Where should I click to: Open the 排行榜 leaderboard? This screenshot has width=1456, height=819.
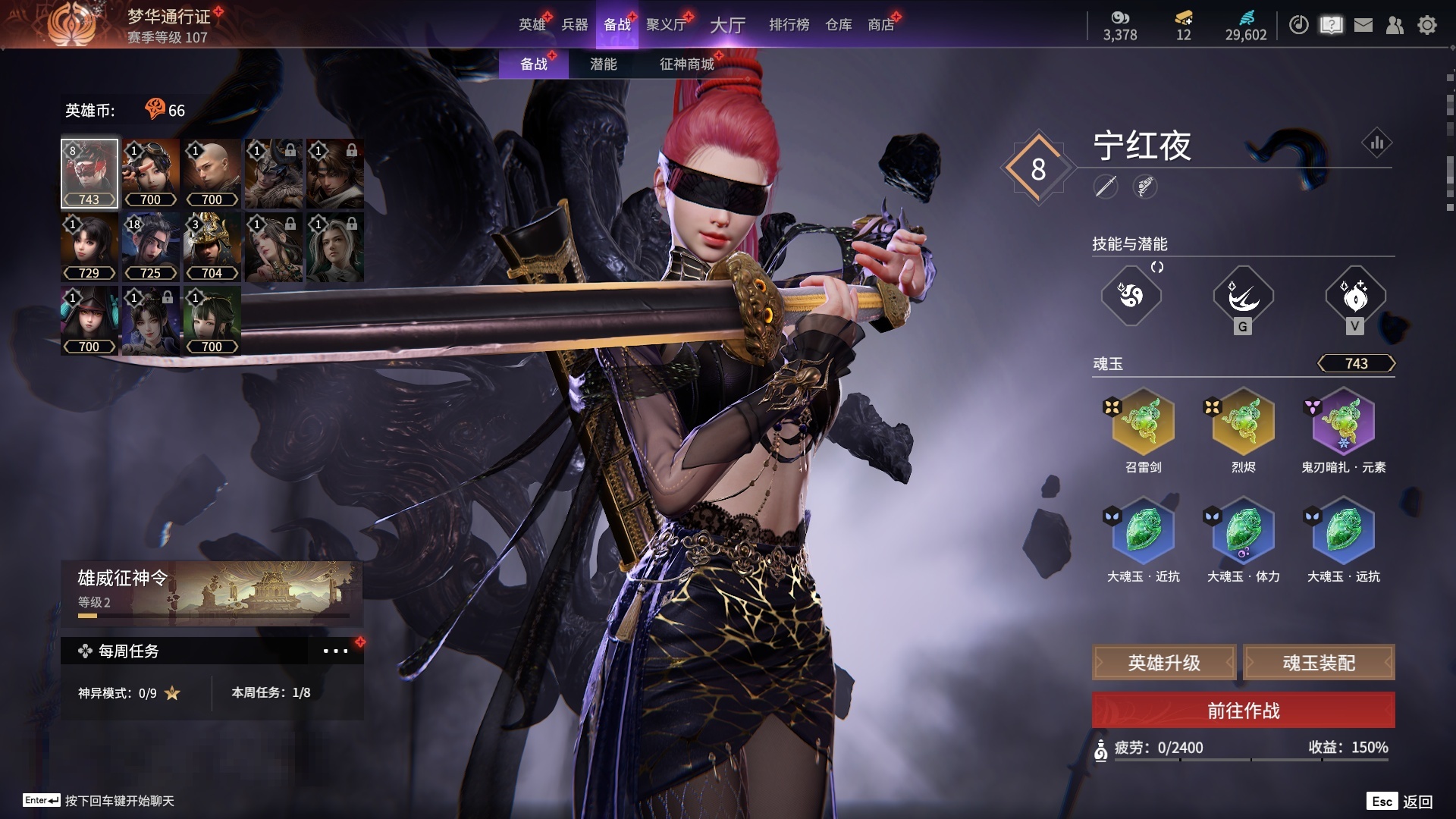point(789,25)
